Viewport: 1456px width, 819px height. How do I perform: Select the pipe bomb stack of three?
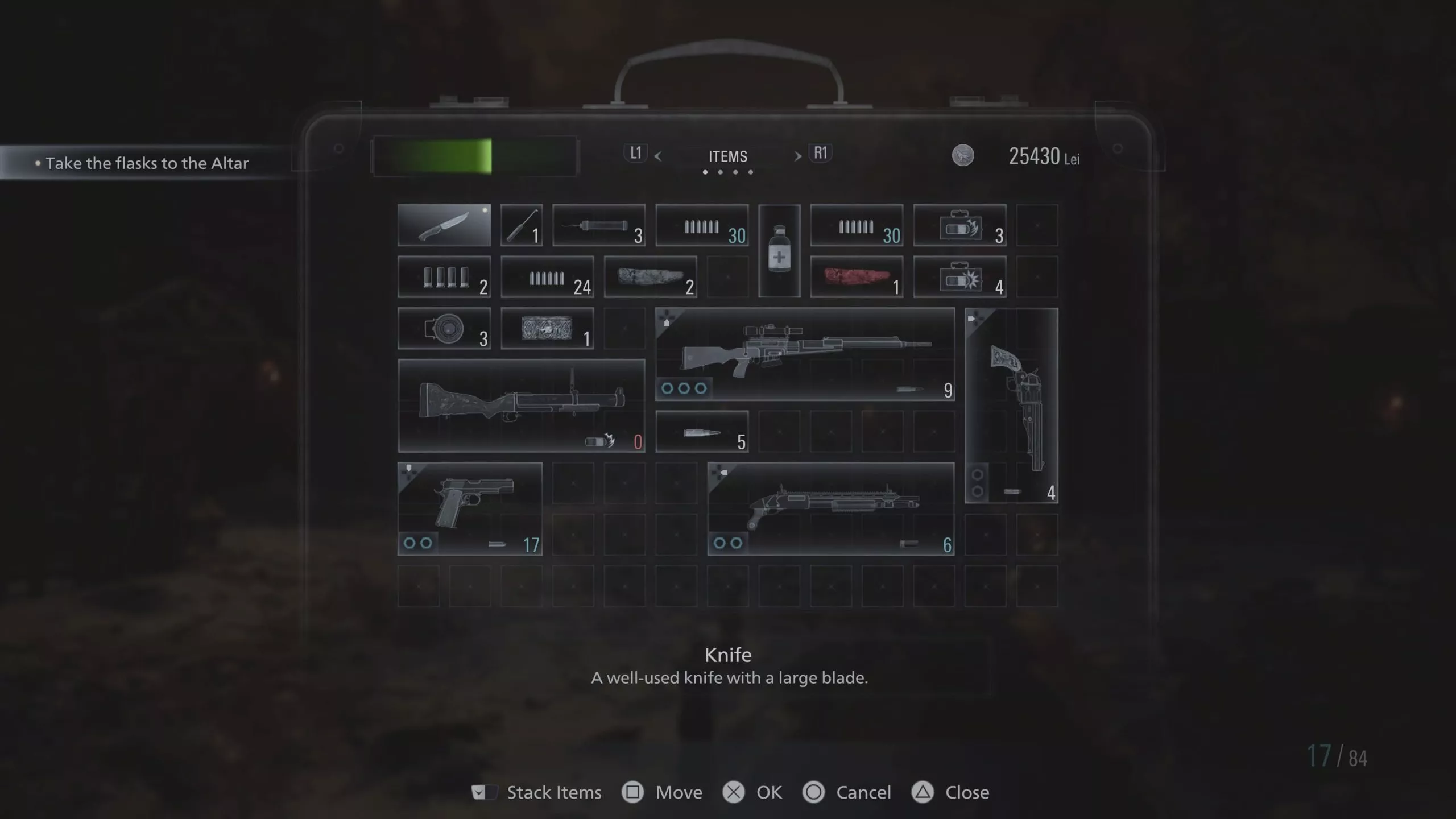point(598,225)
